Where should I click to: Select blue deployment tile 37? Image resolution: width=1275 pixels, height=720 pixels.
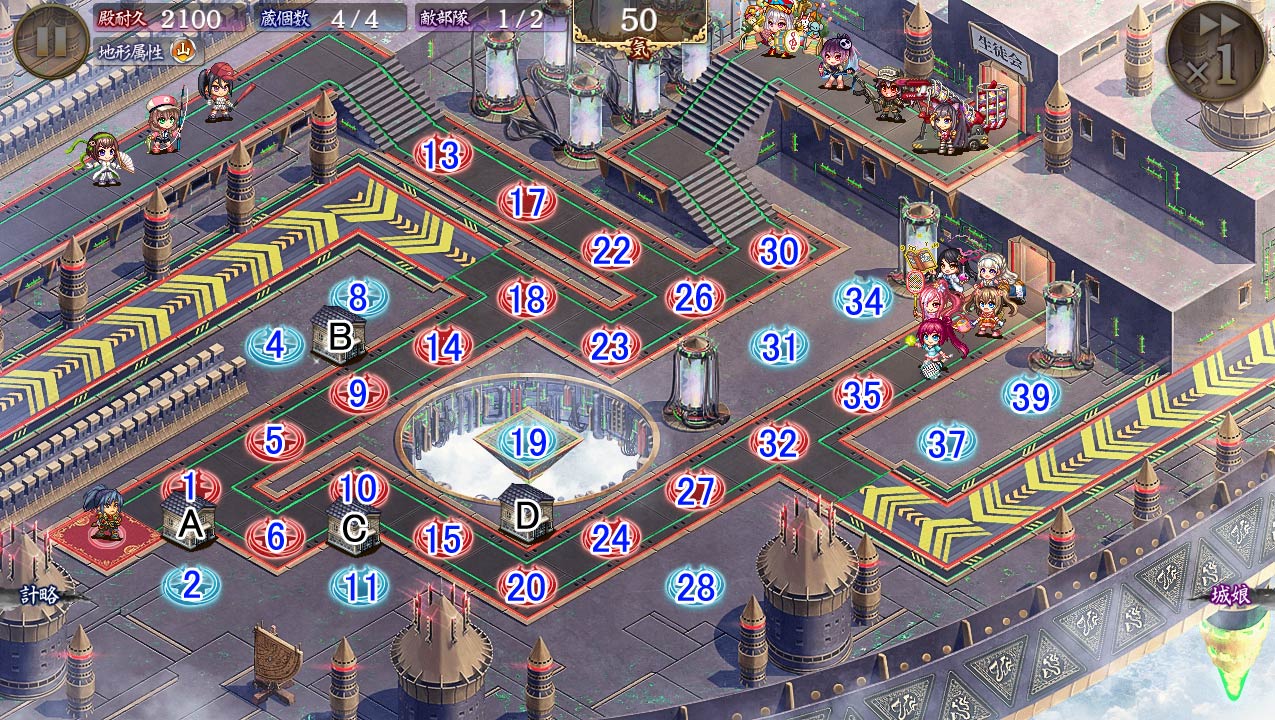pyautogui.click(x=946, y=443)
